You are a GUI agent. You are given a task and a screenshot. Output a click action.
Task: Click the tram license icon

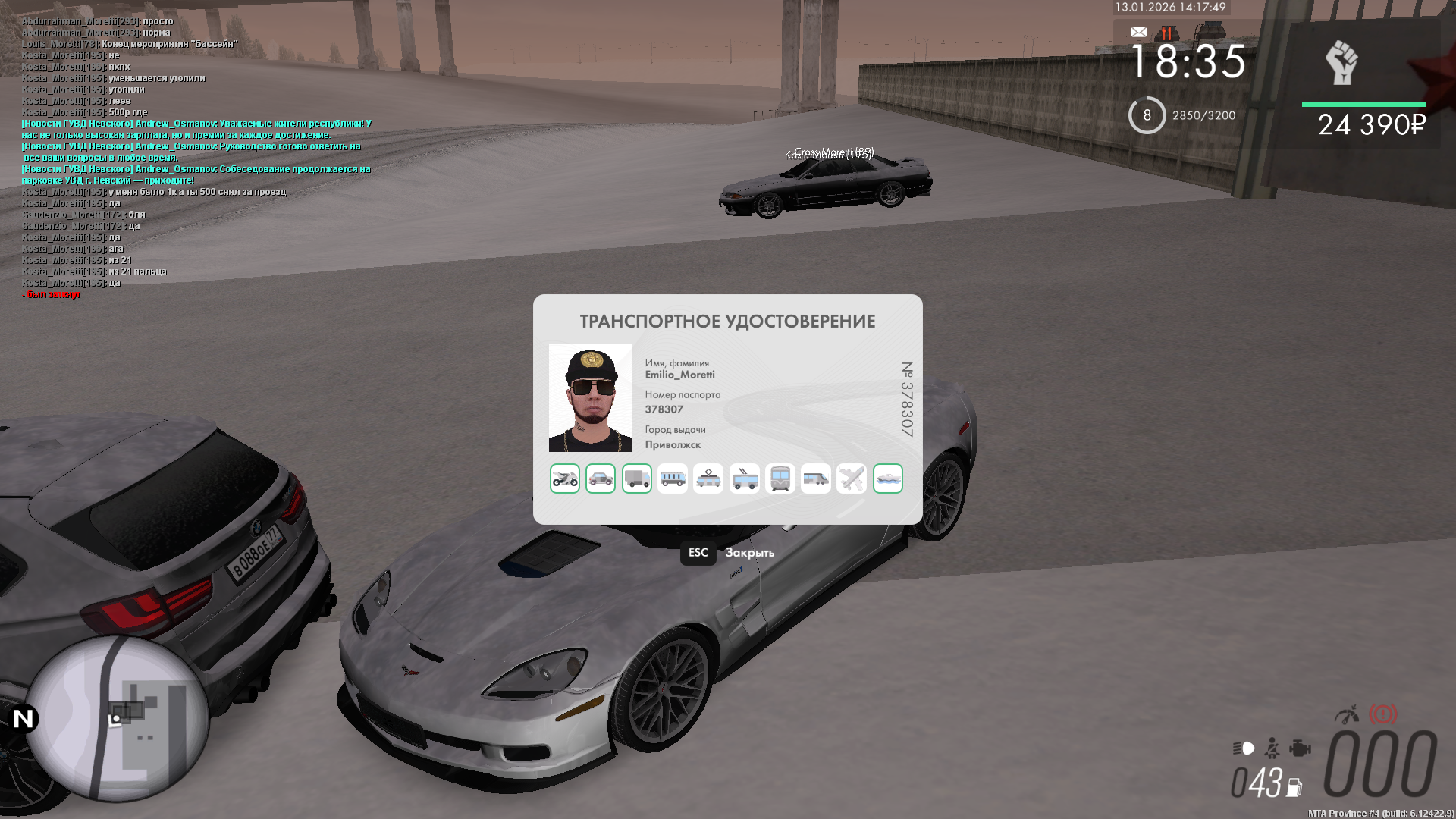tap(708, 479)
